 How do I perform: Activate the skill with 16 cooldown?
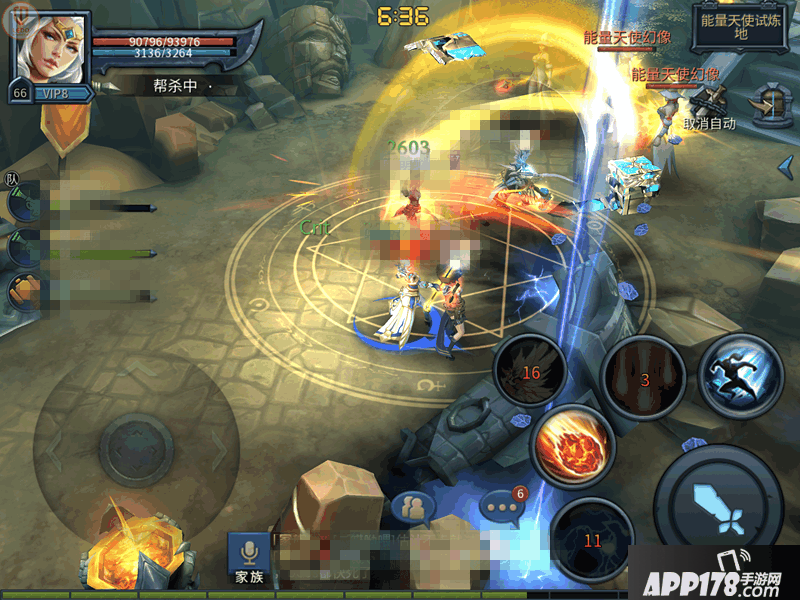point(530,372)
